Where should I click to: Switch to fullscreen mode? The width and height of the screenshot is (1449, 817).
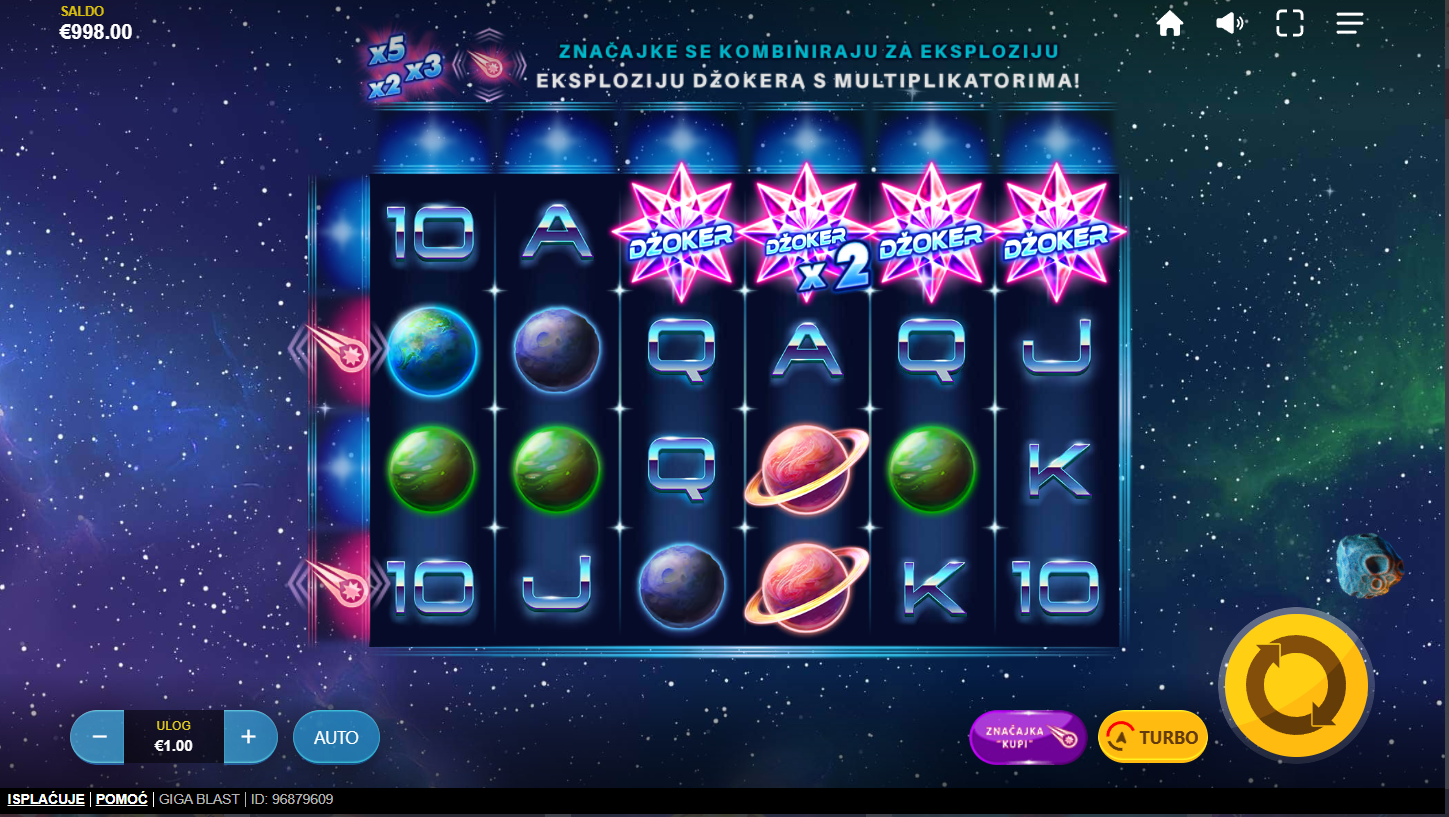pyautogui.click(x=1290, y=23)
